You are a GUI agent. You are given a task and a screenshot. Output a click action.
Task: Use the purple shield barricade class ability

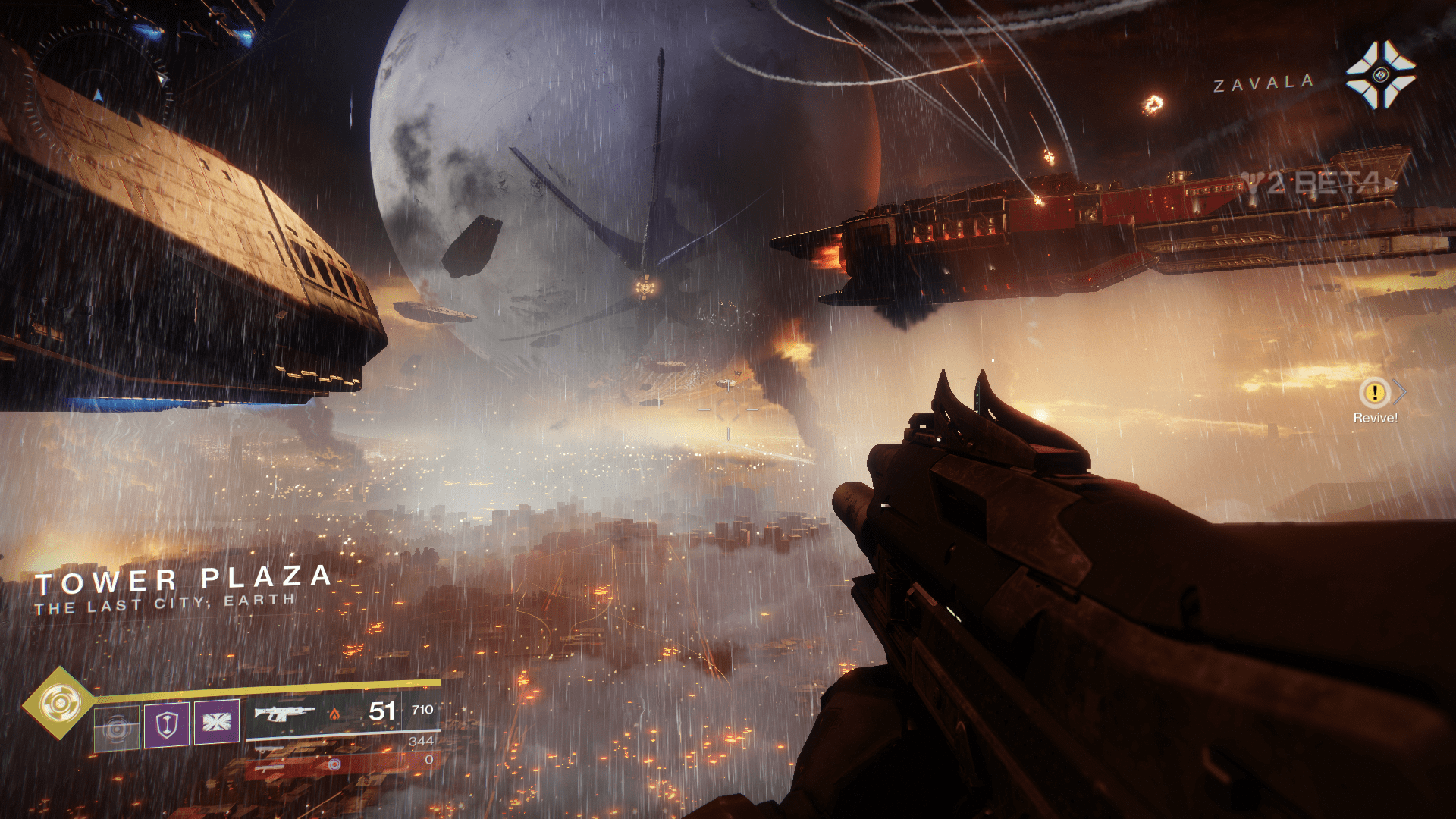[167, 723]
